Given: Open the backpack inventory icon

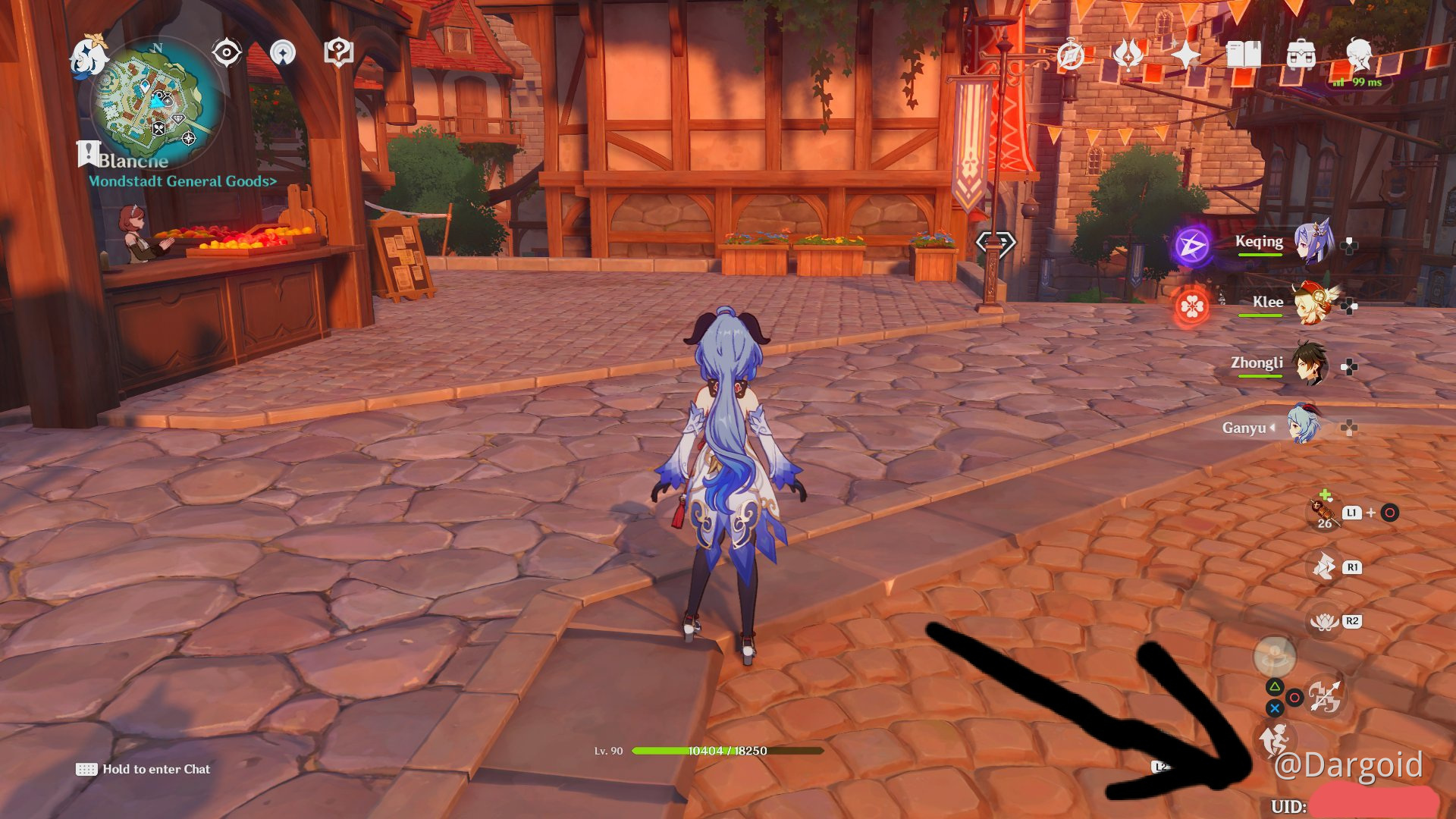Looking at the screenshot, I should coord(1301,55).
